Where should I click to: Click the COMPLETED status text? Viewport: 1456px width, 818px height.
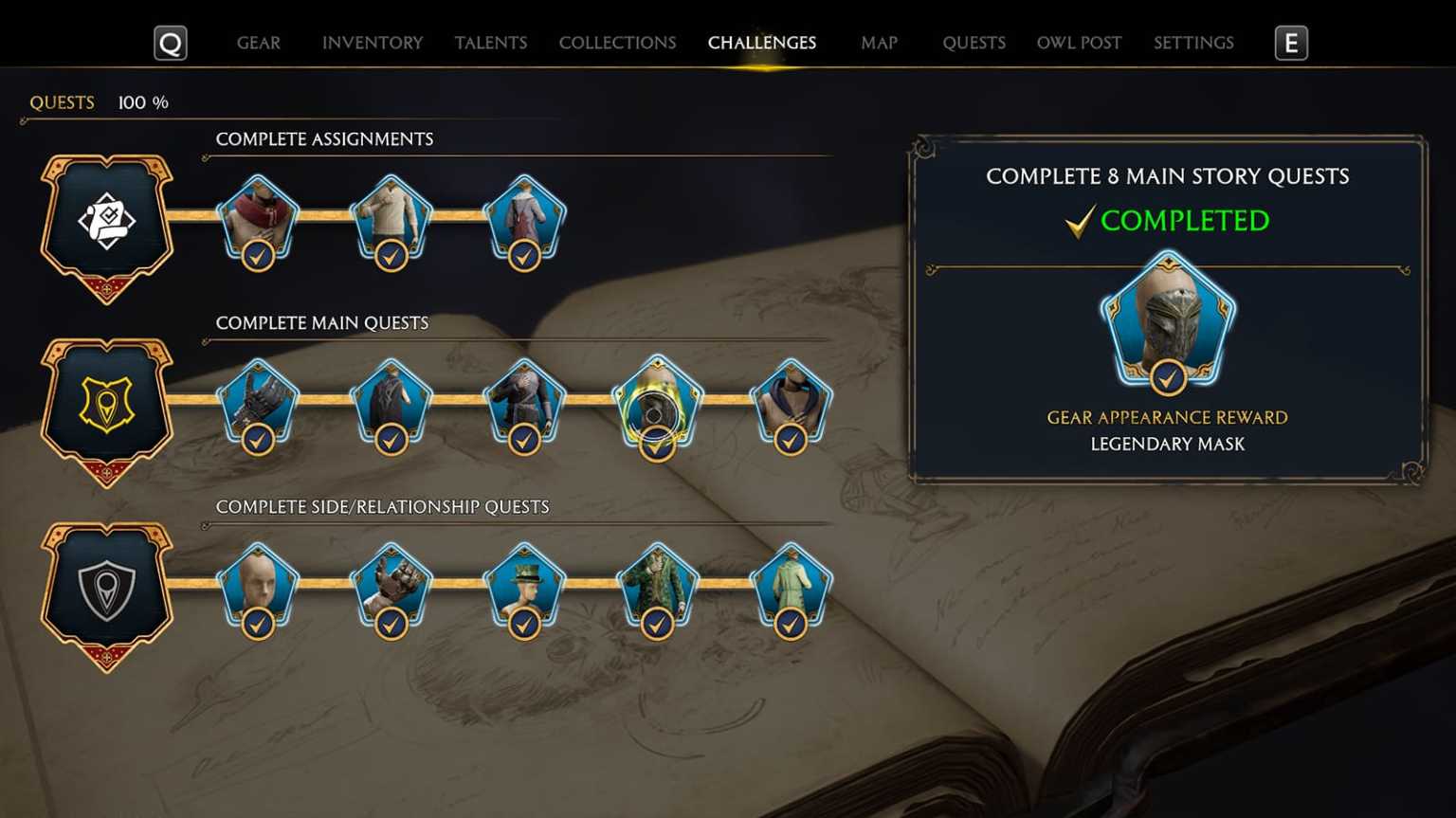click(1186, 220)
